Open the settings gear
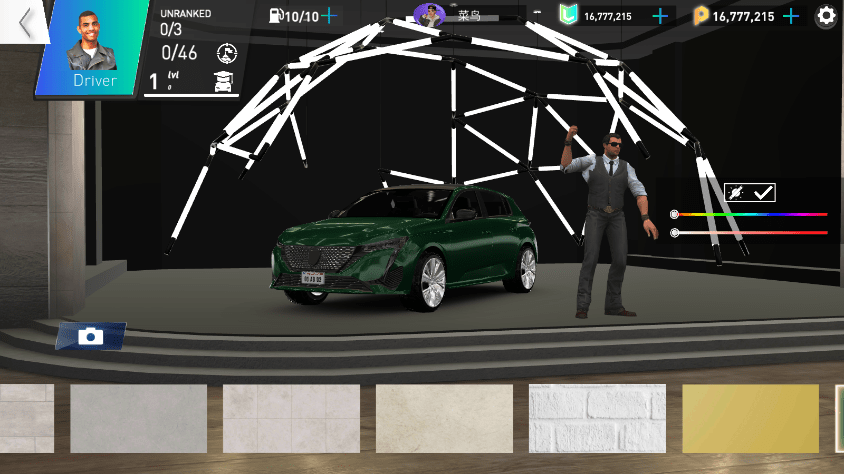Viewport: 844px width, 474px height. 826,16
